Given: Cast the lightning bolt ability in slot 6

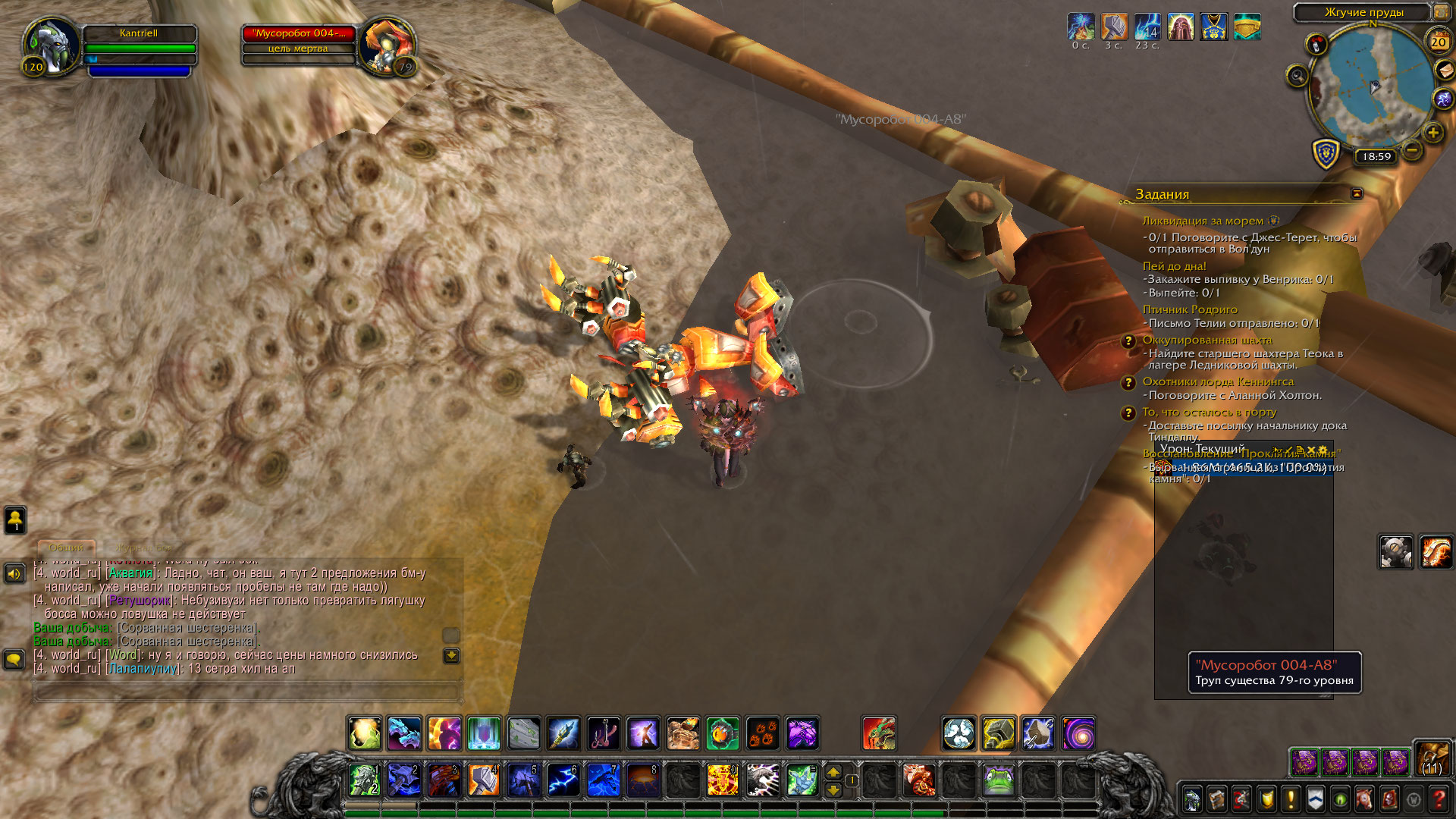Looking at the screenshot, I should click(x=563, y=780).
